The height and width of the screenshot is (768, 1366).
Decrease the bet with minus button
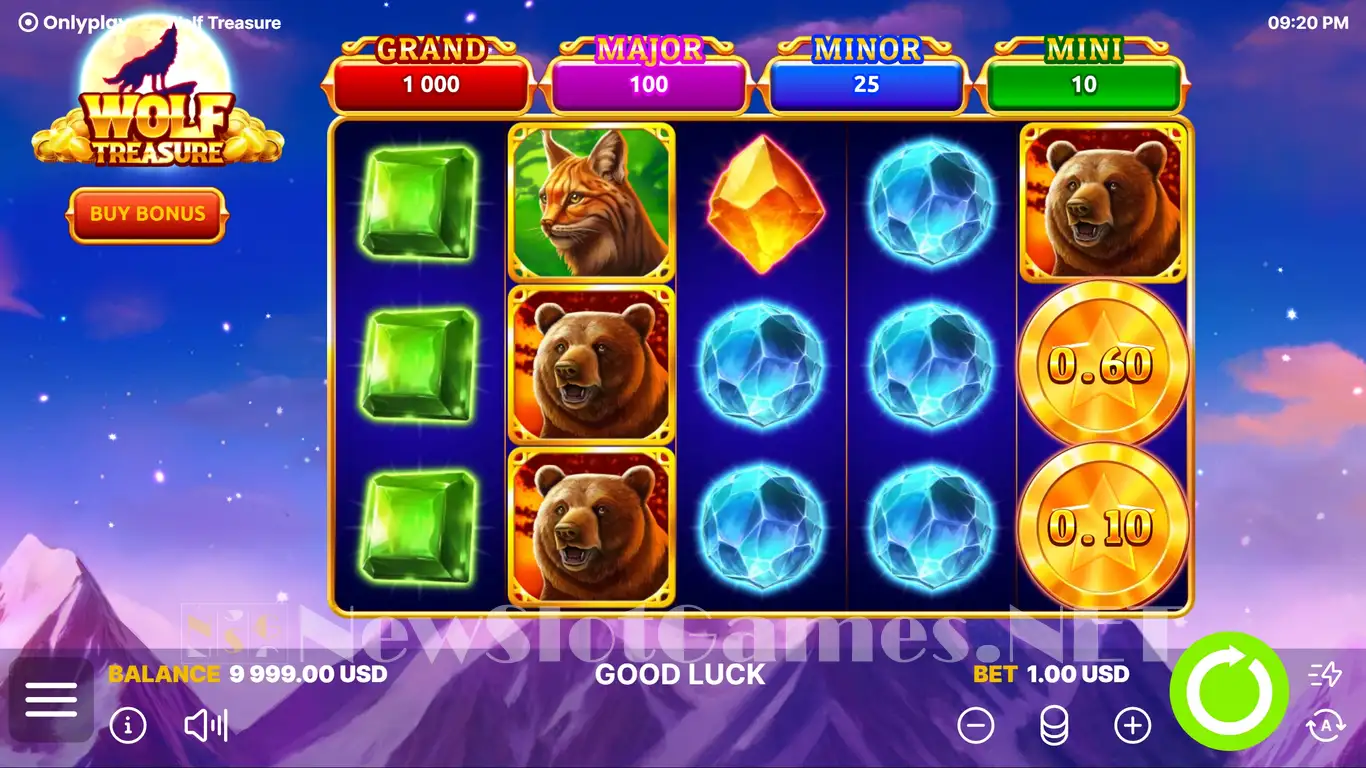(976, 725)
